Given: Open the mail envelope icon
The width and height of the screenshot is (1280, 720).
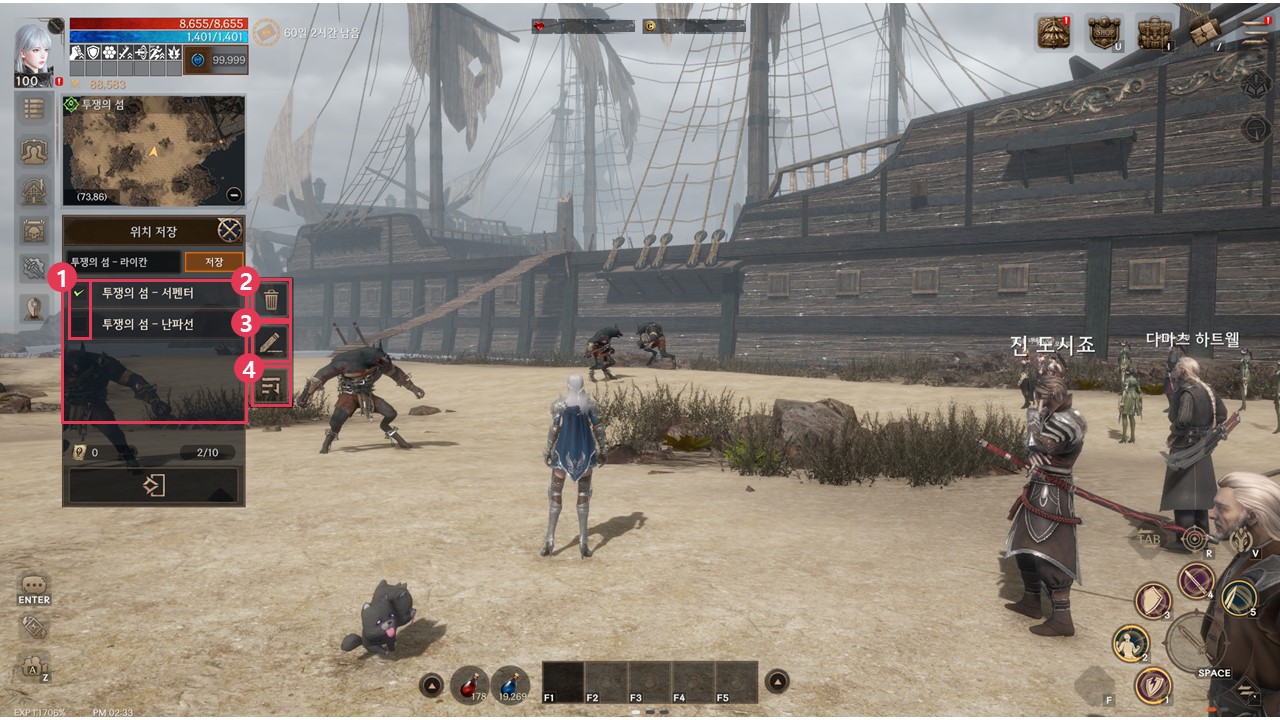Looking at the screenshot, I should pyautogui.click(x=1203, y=33).
